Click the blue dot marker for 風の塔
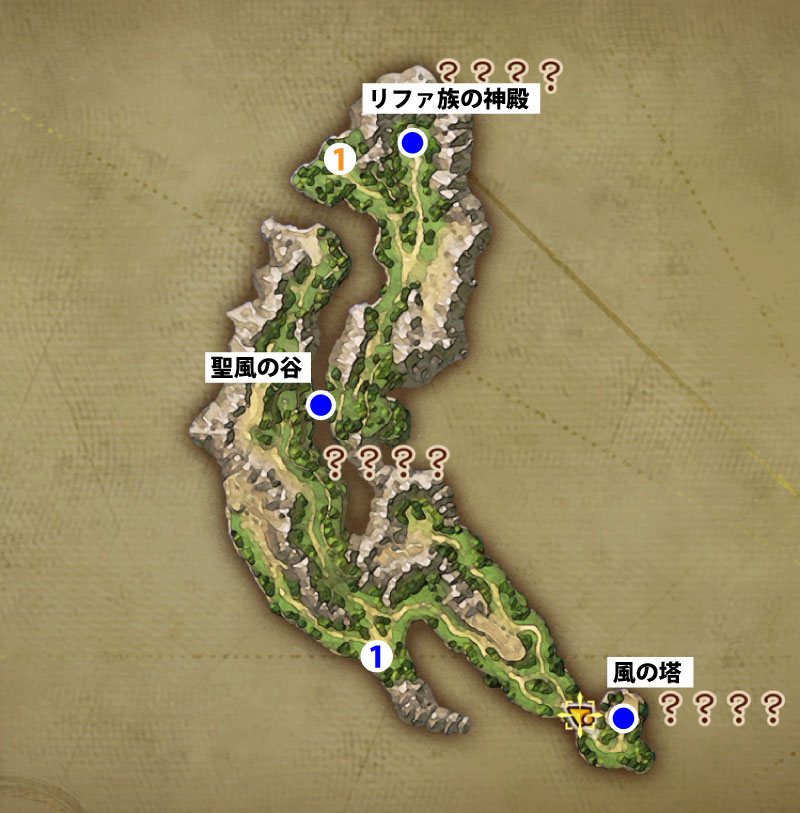This screenshot has width=800, height=813. pos(624,718)
